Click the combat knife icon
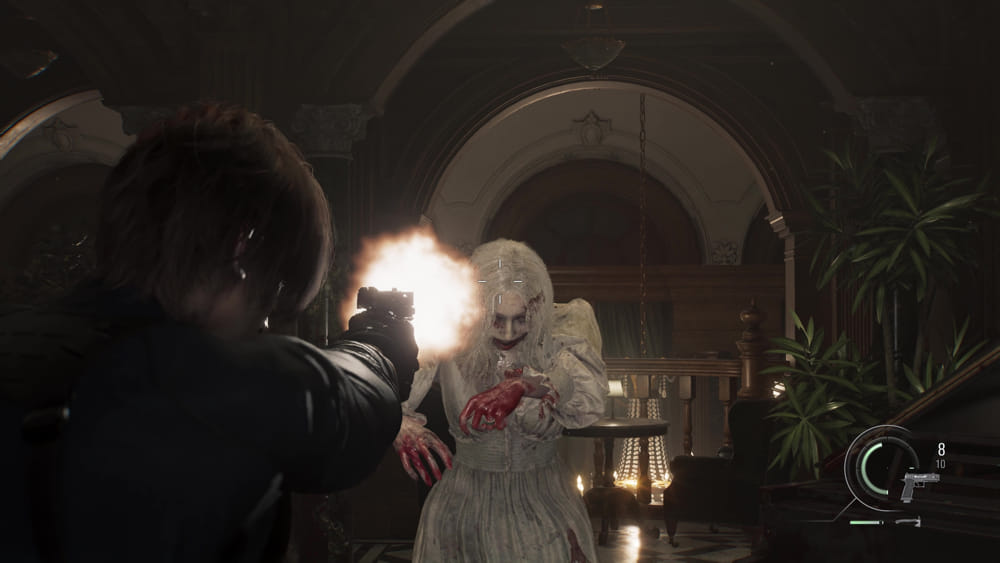The height and width of the screenshot is (563, 1000). tap(908, 521)
